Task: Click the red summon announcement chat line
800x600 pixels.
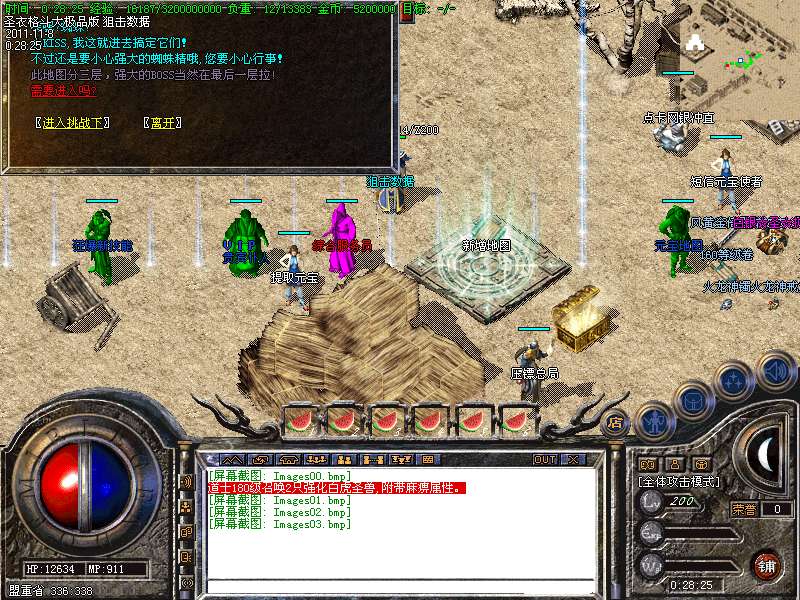Action: tap(336, 488)
